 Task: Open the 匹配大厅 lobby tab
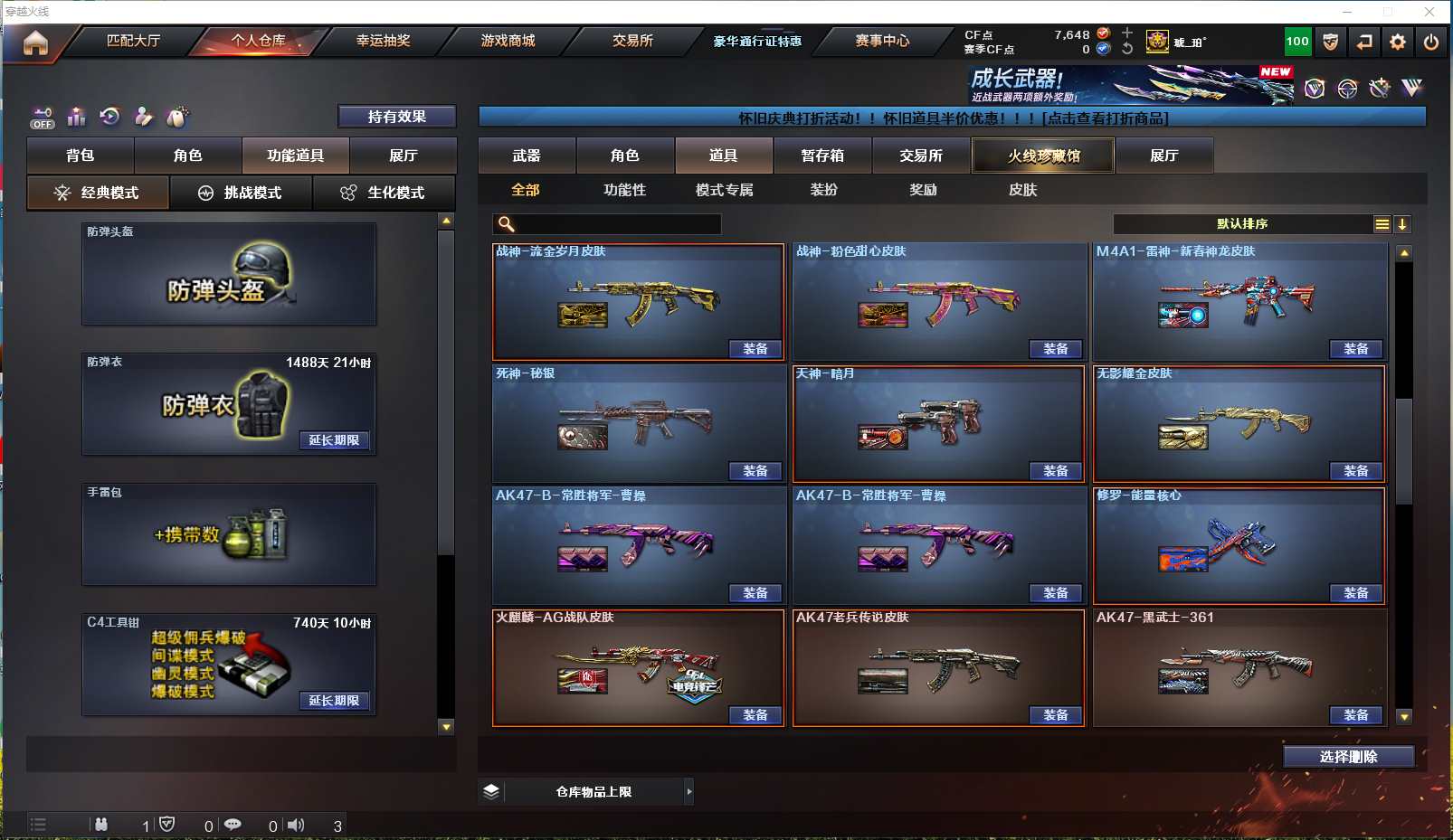133,41
